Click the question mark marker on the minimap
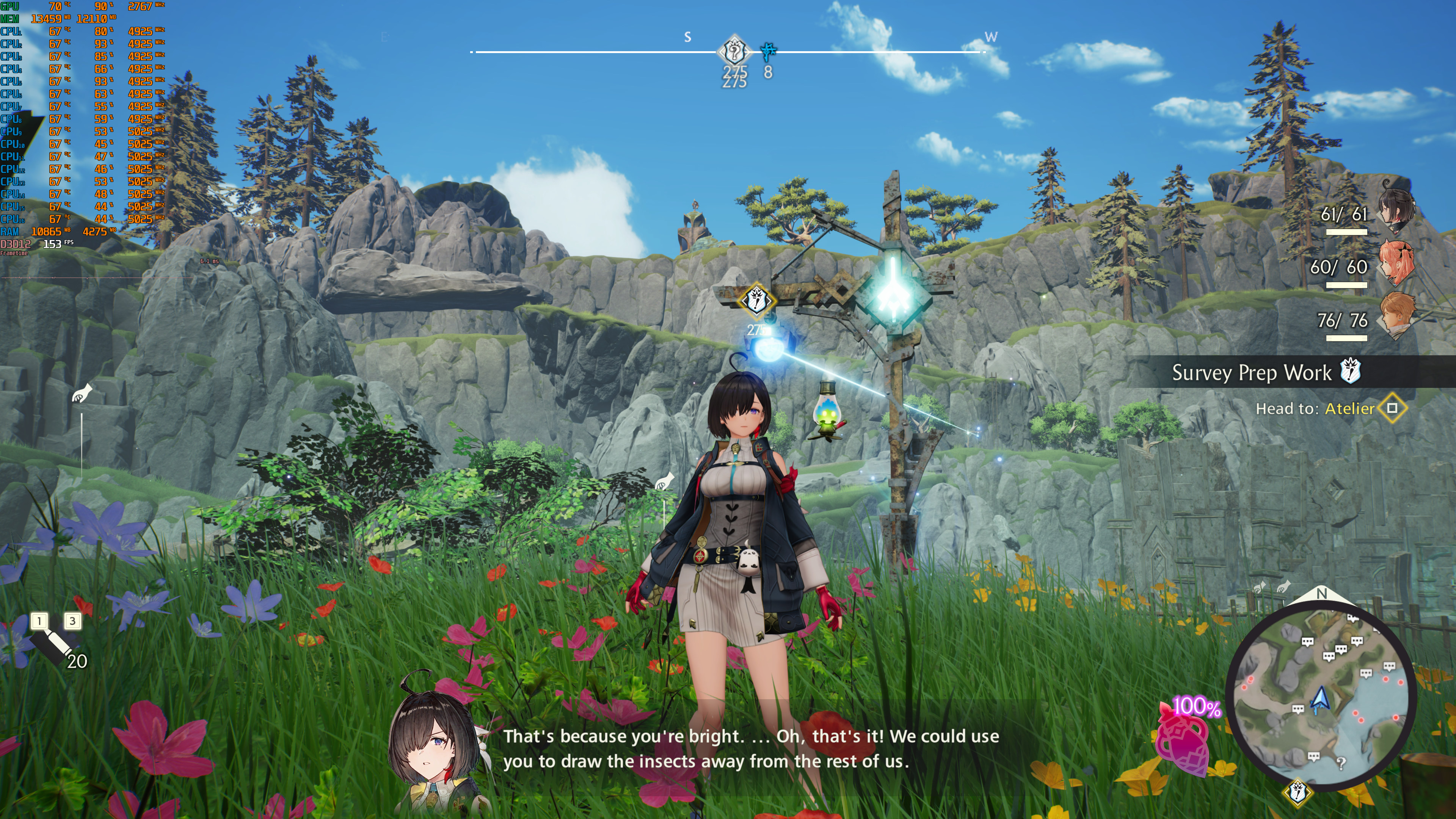The image size is (1456, 819). (x=1341, y=763)
